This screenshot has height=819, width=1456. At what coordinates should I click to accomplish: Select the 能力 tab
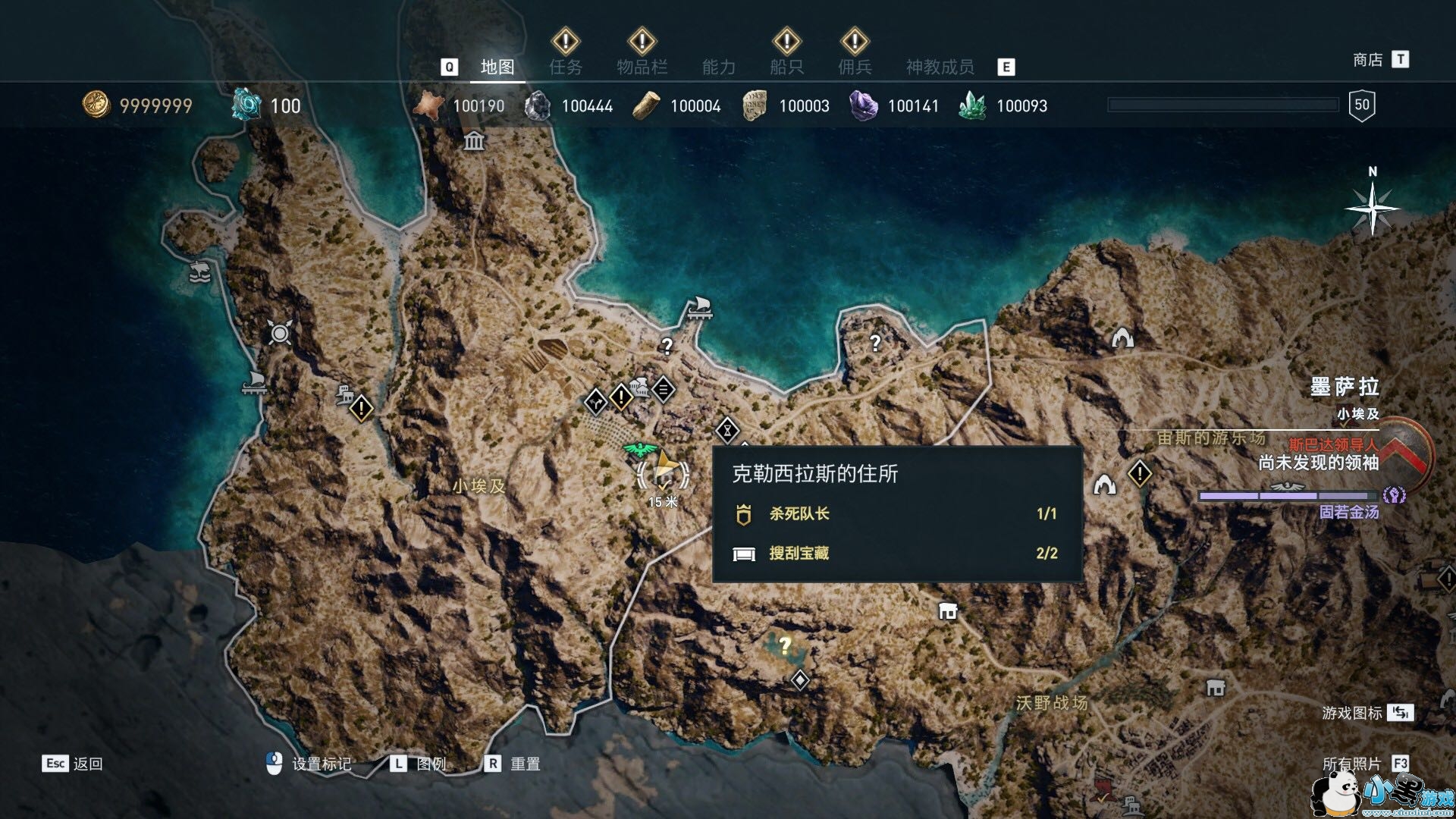point(718,67)
